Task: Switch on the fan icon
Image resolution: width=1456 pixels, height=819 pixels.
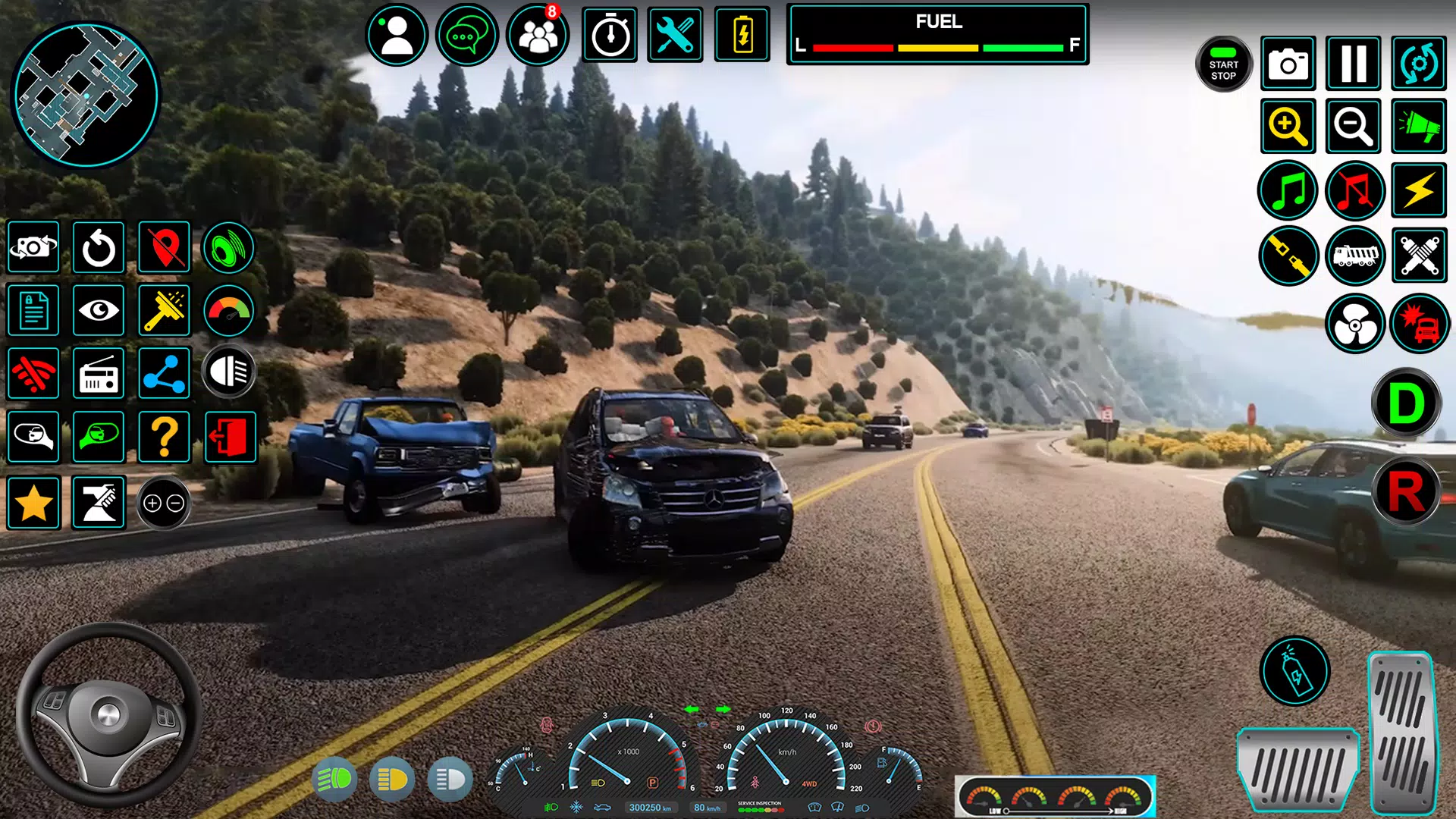Action: [1355, 325]
